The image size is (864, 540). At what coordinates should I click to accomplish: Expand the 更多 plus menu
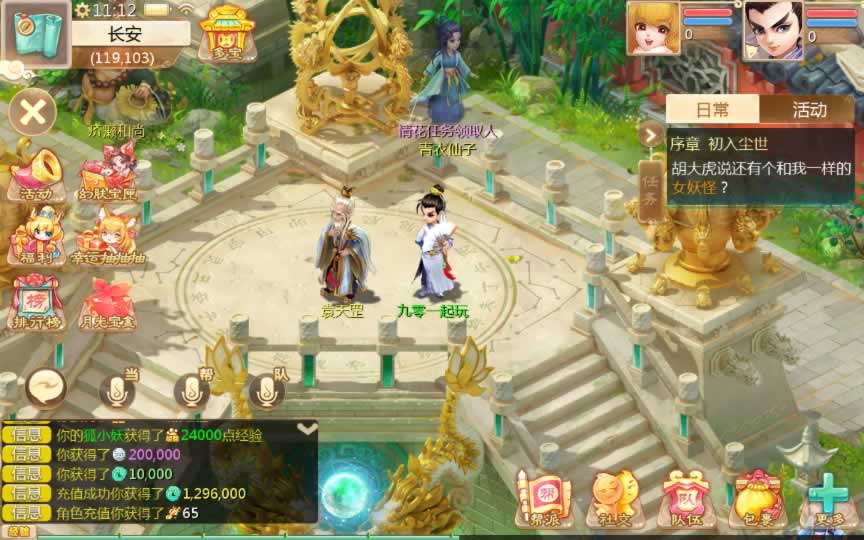pyautogui.click(x=828, y=497)
